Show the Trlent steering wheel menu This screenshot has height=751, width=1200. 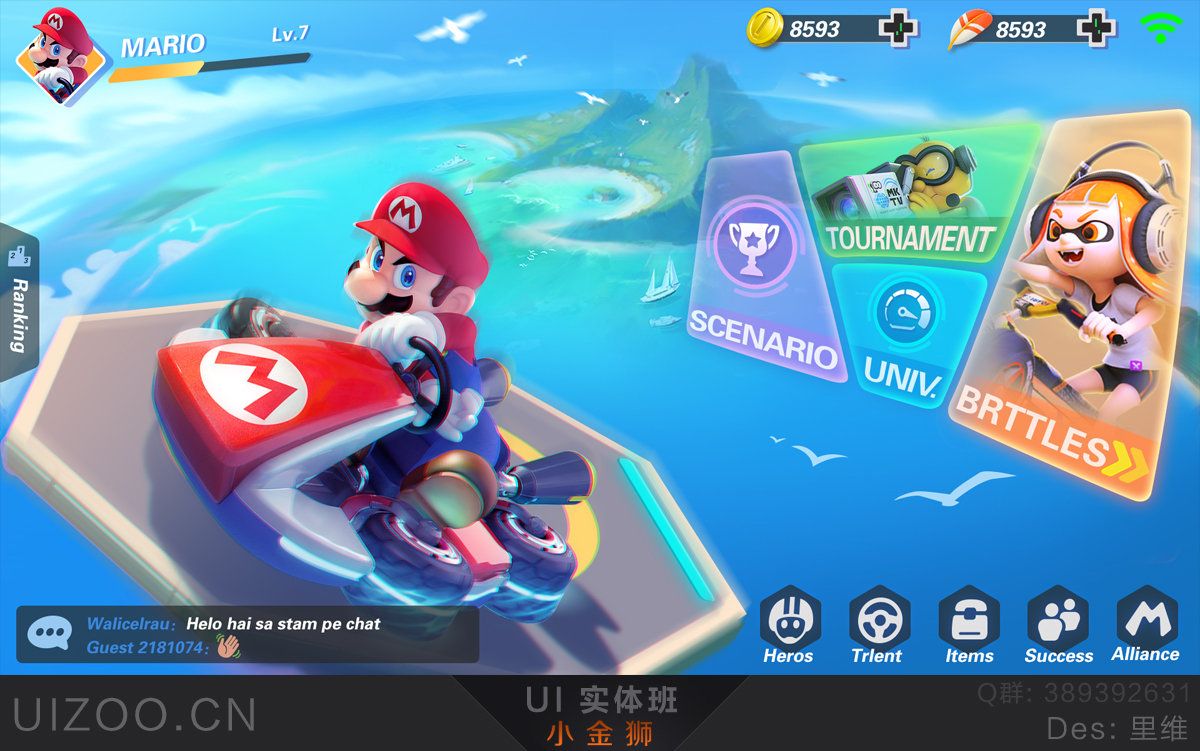[877, 625]
